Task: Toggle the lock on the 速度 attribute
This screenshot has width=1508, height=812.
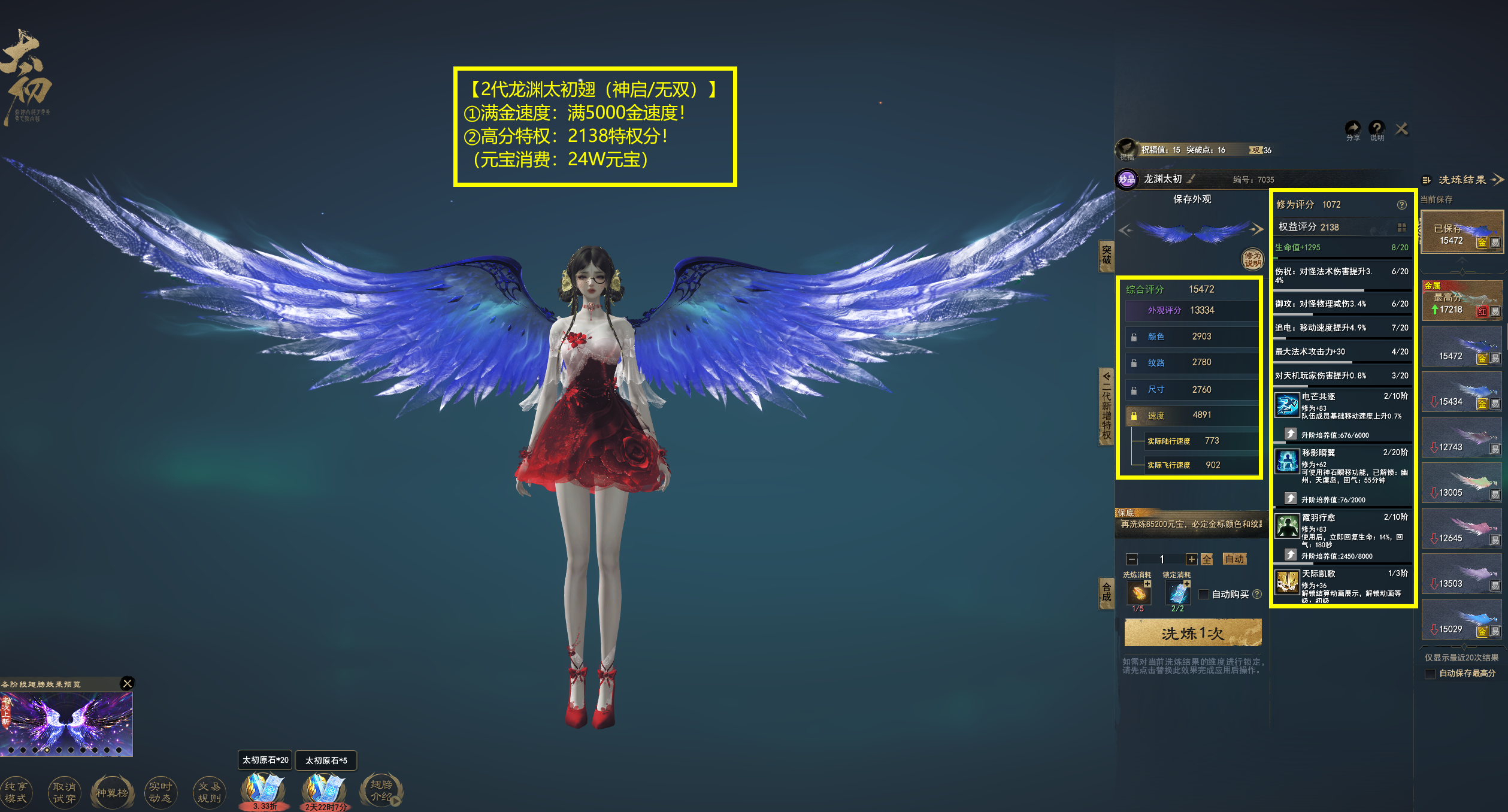Action: 1134,416
